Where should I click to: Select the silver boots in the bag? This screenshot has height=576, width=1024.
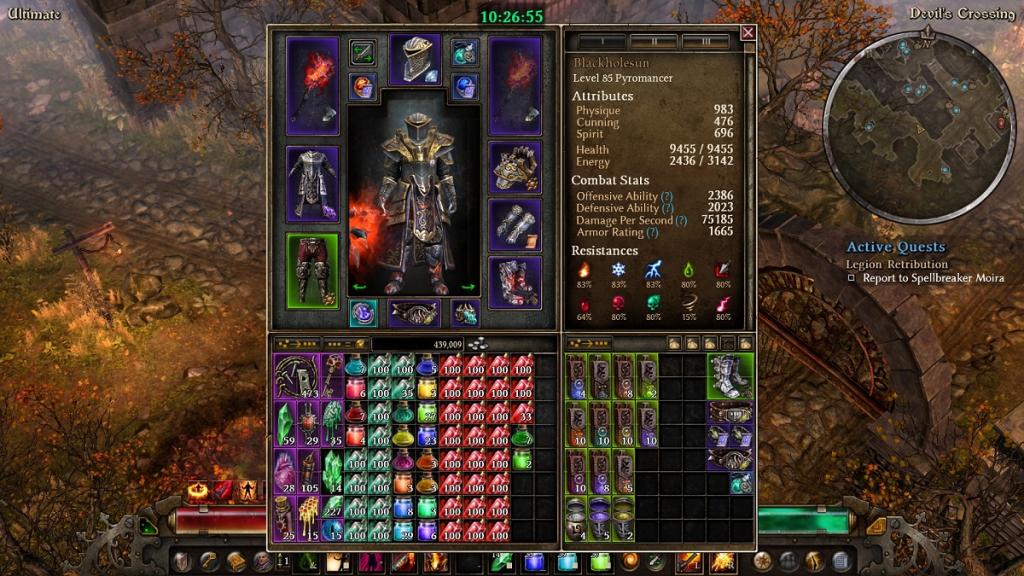(730, 375)
